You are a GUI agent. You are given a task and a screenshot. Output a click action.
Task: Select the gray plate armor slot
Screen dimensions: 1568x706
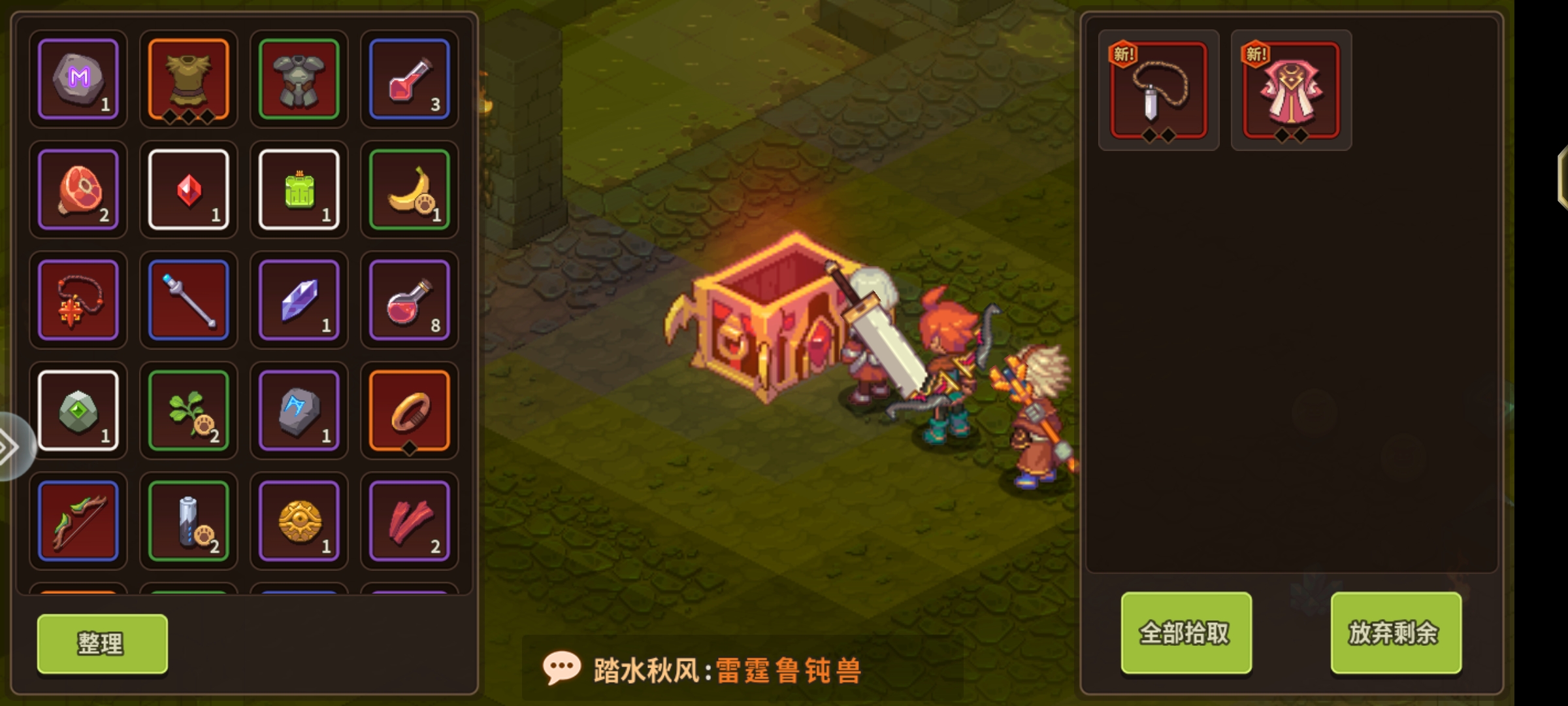pyautogui.click(x=299, y=79)
